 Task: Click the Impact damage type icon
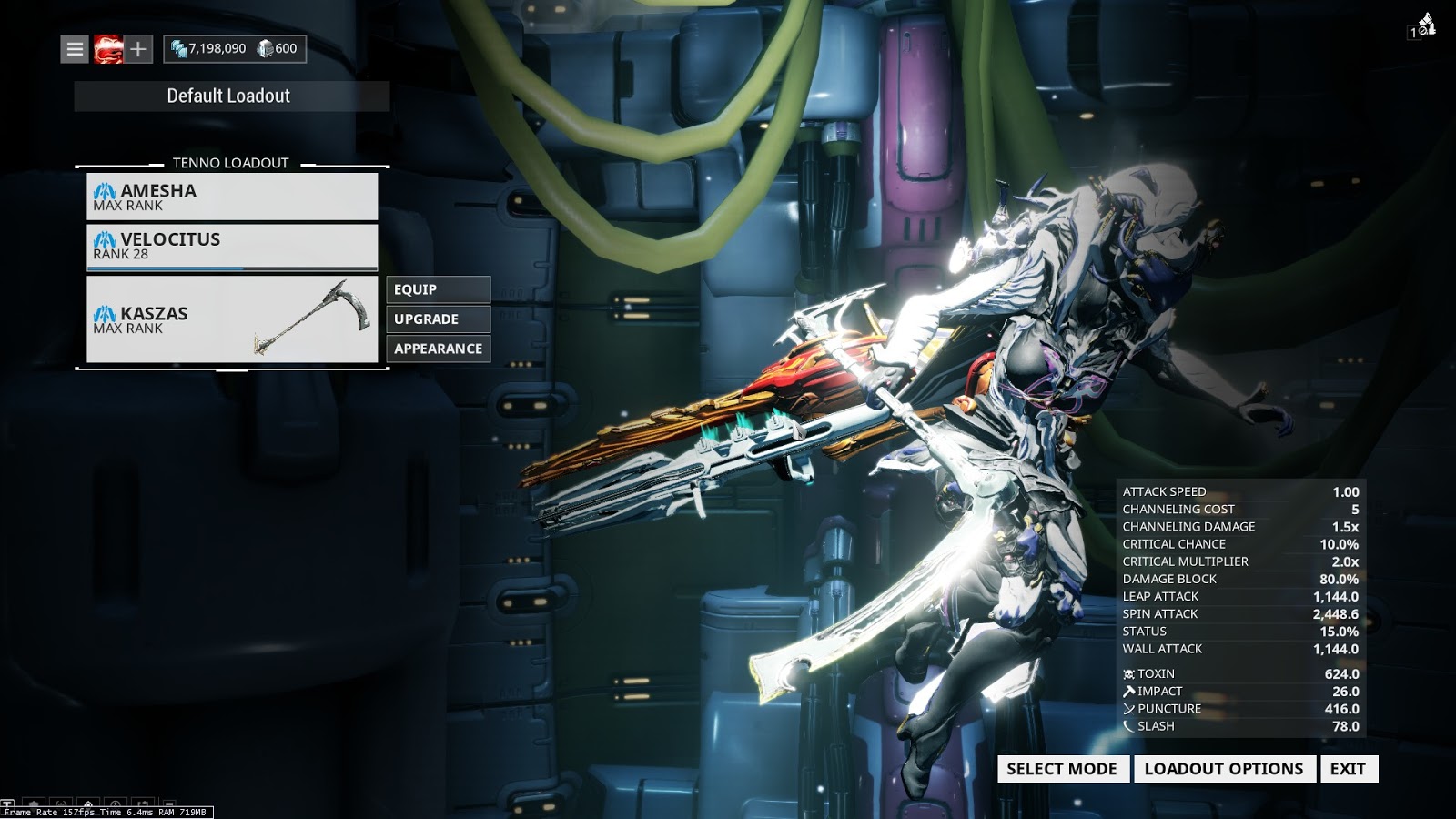pyautogui.click(x=1128, y=691)
